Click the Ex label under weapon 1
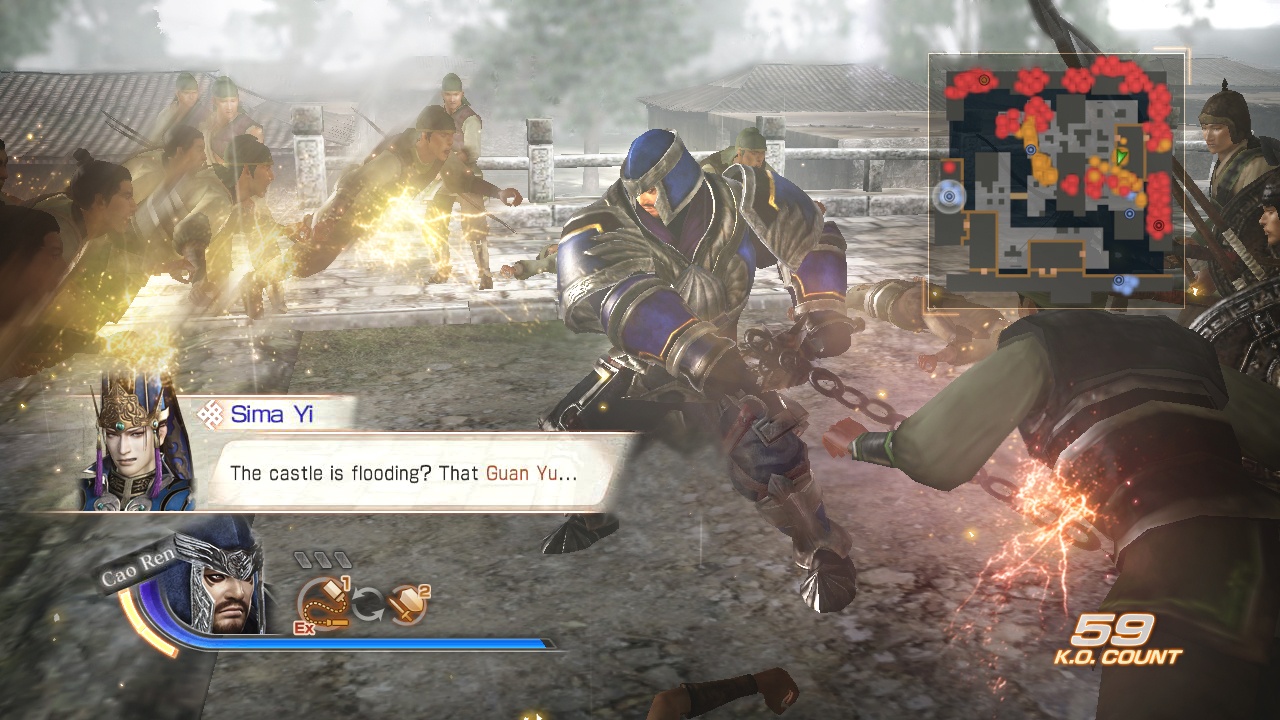This screenshot has height=720, width=1280. pos(303,627)
